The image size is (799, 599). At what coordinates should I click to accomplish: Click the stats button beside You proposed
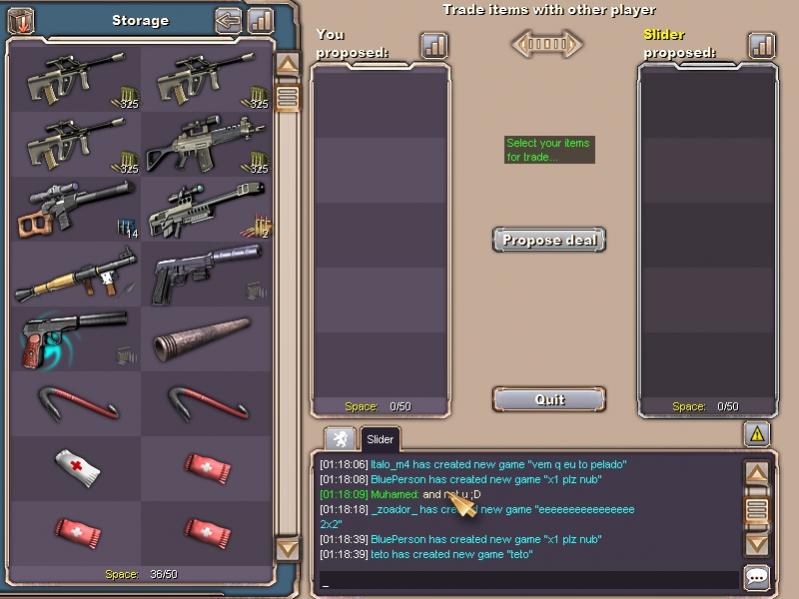tap(435, 45)
